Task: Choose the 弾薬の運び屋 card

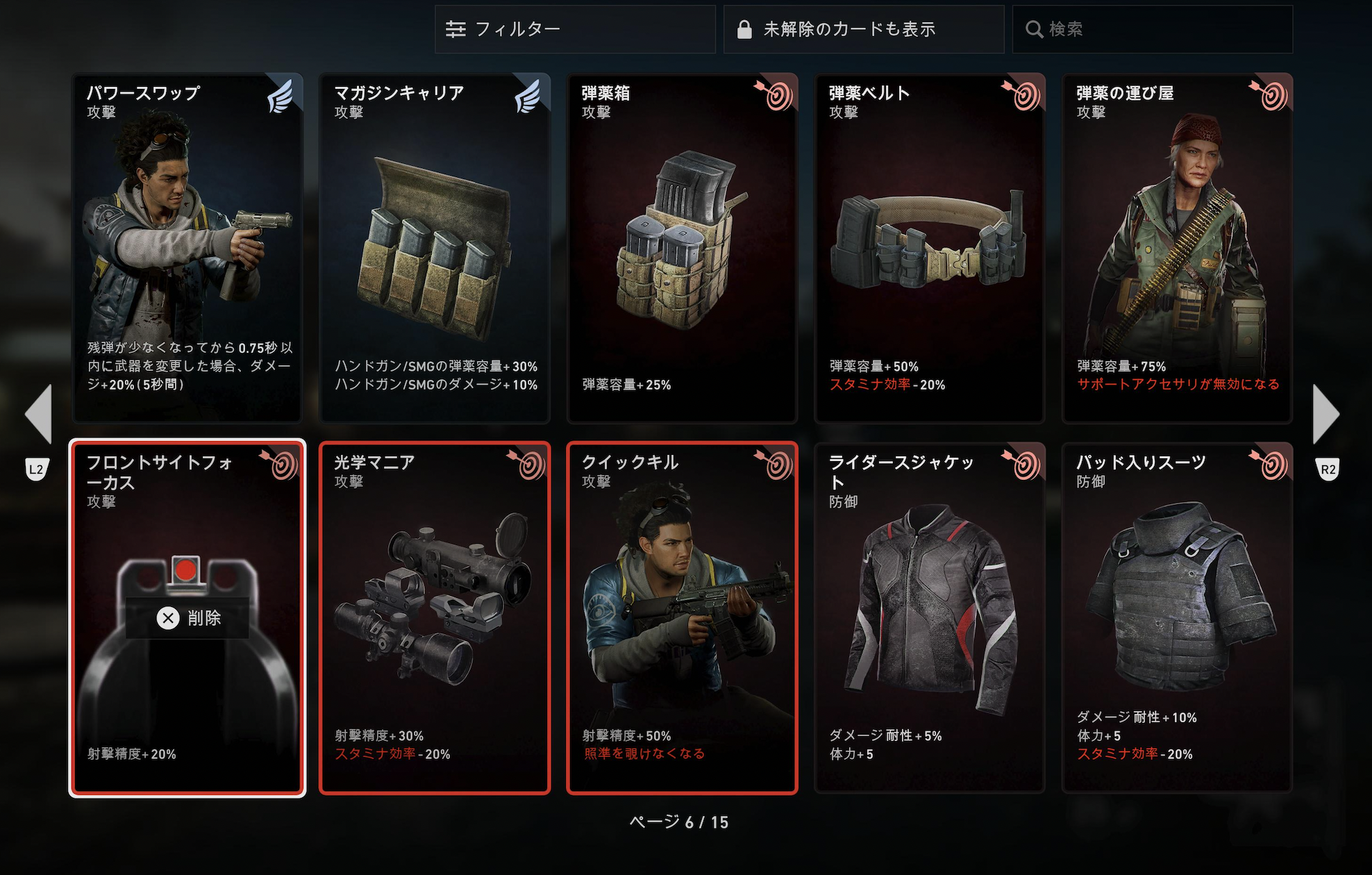Action: click(1177, 248)
